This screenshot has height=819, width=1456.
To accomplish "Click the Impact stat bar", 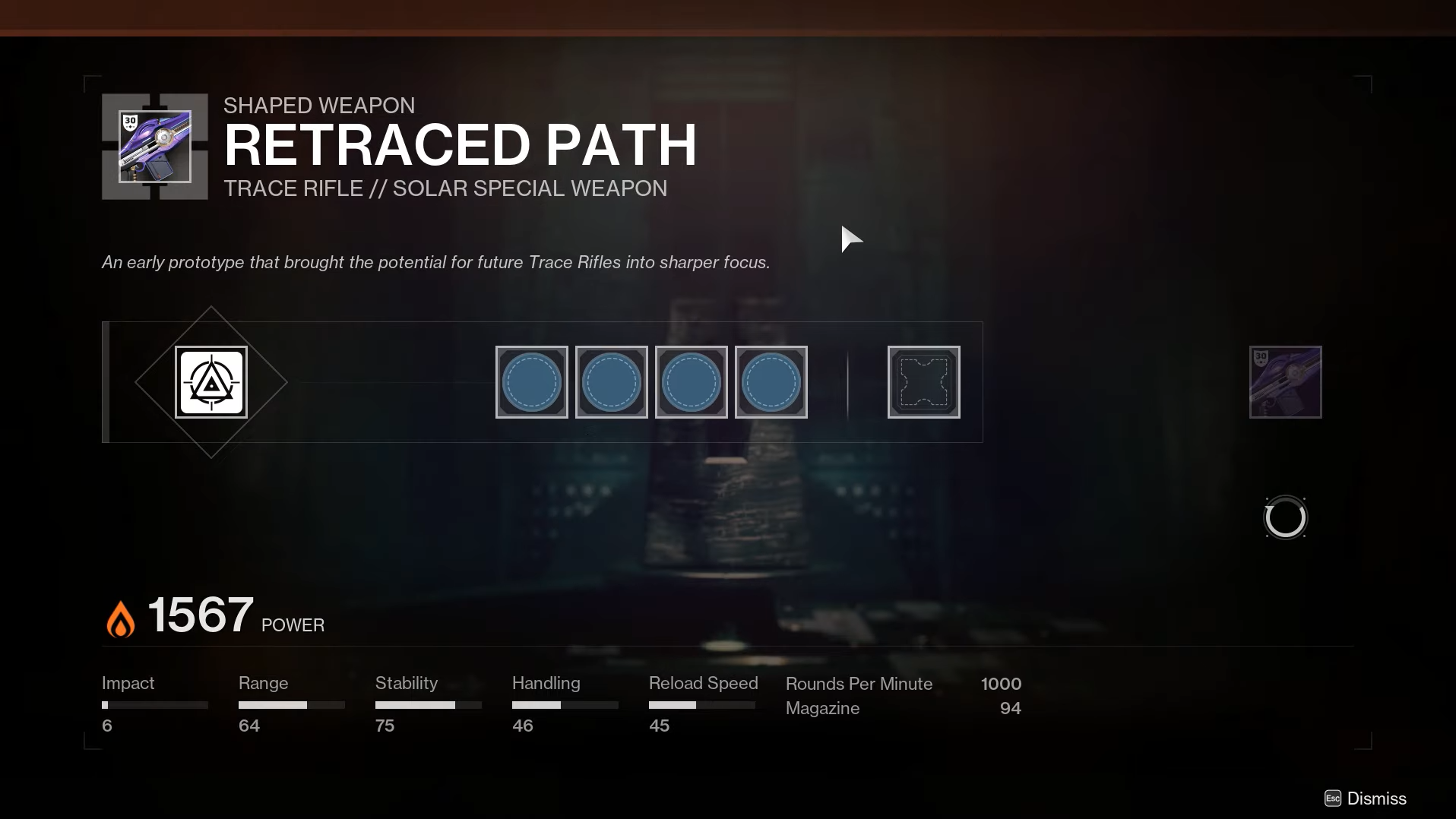I will 154,705.
